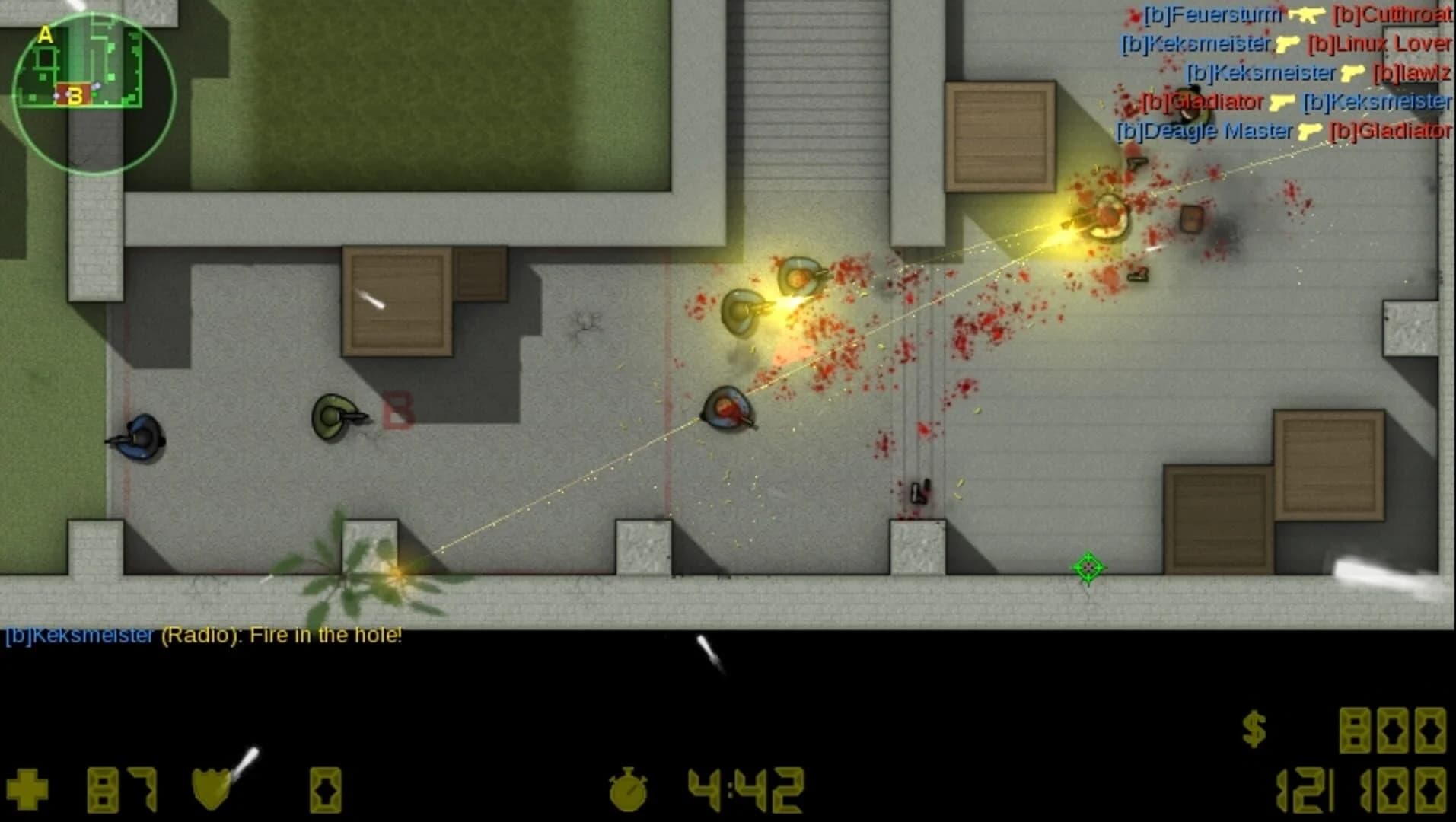The height and width of the screenshot is (822, 1456).
Task: Click the A bombsite marker on the minimap
Action: [45, 35]
